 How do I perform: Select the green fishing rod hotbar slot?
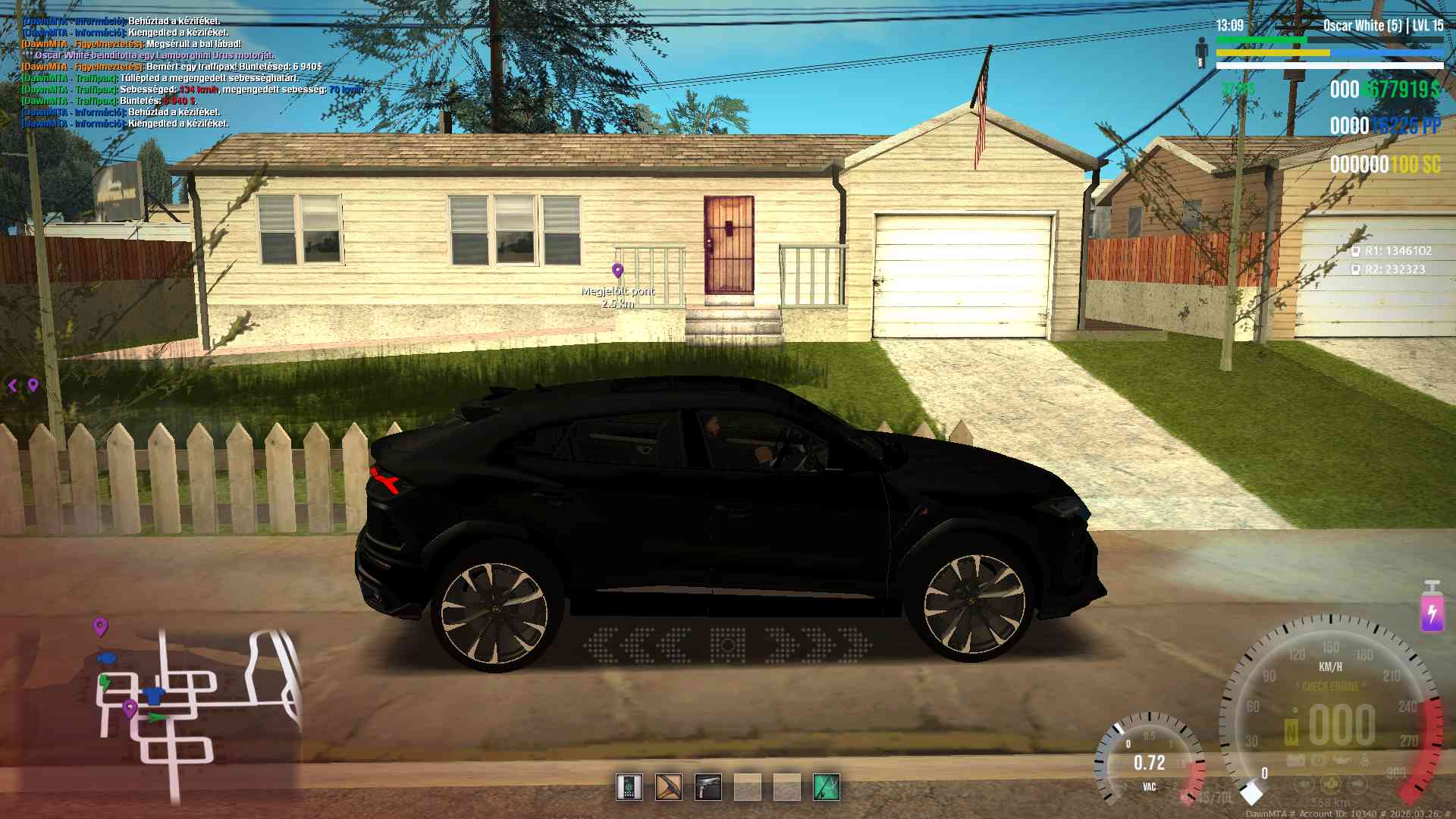[x=827, y=787]
